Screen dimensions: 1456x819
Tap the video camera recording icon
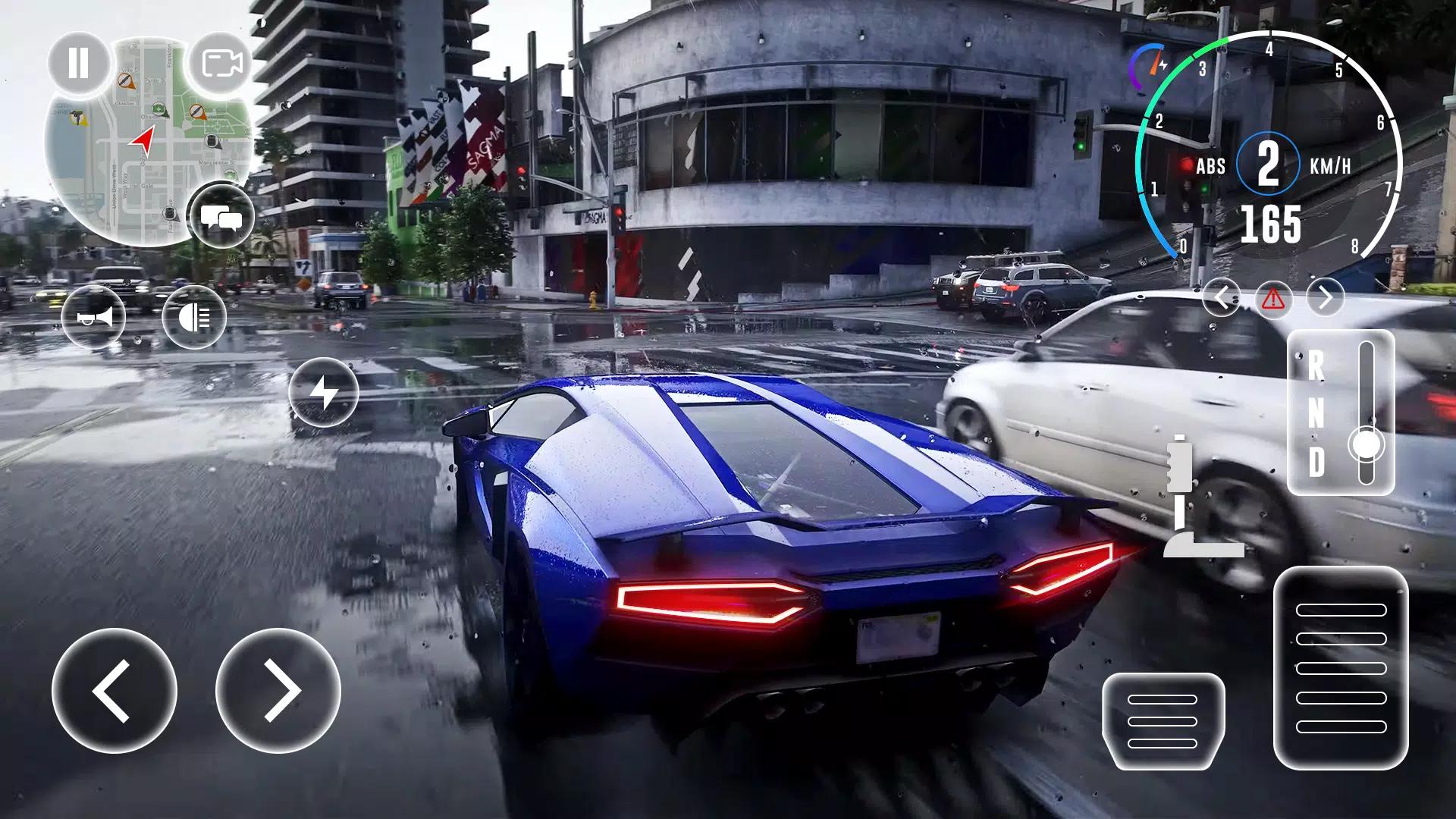222,64
